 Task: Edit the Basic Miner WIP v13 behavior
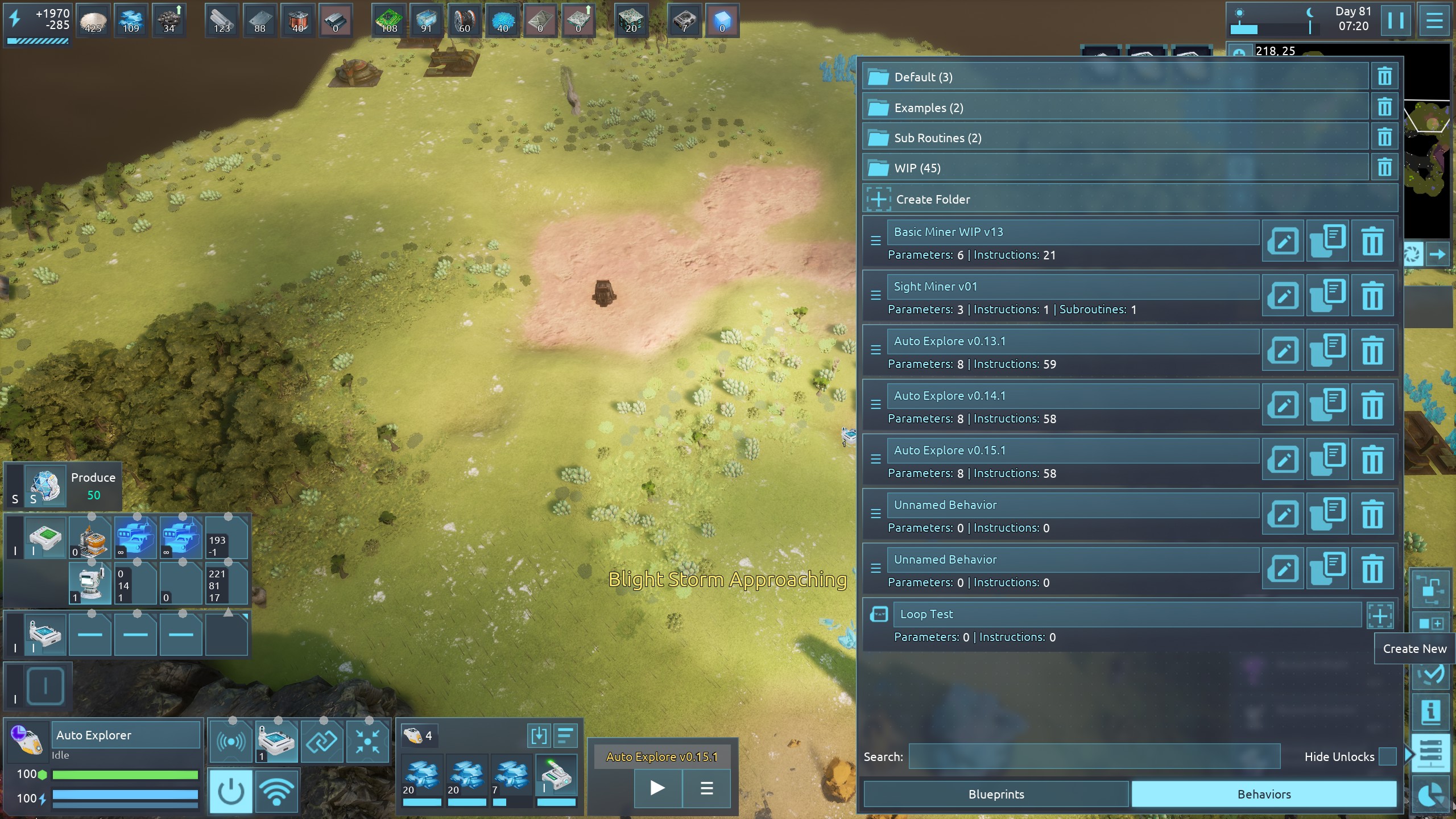1283,242
